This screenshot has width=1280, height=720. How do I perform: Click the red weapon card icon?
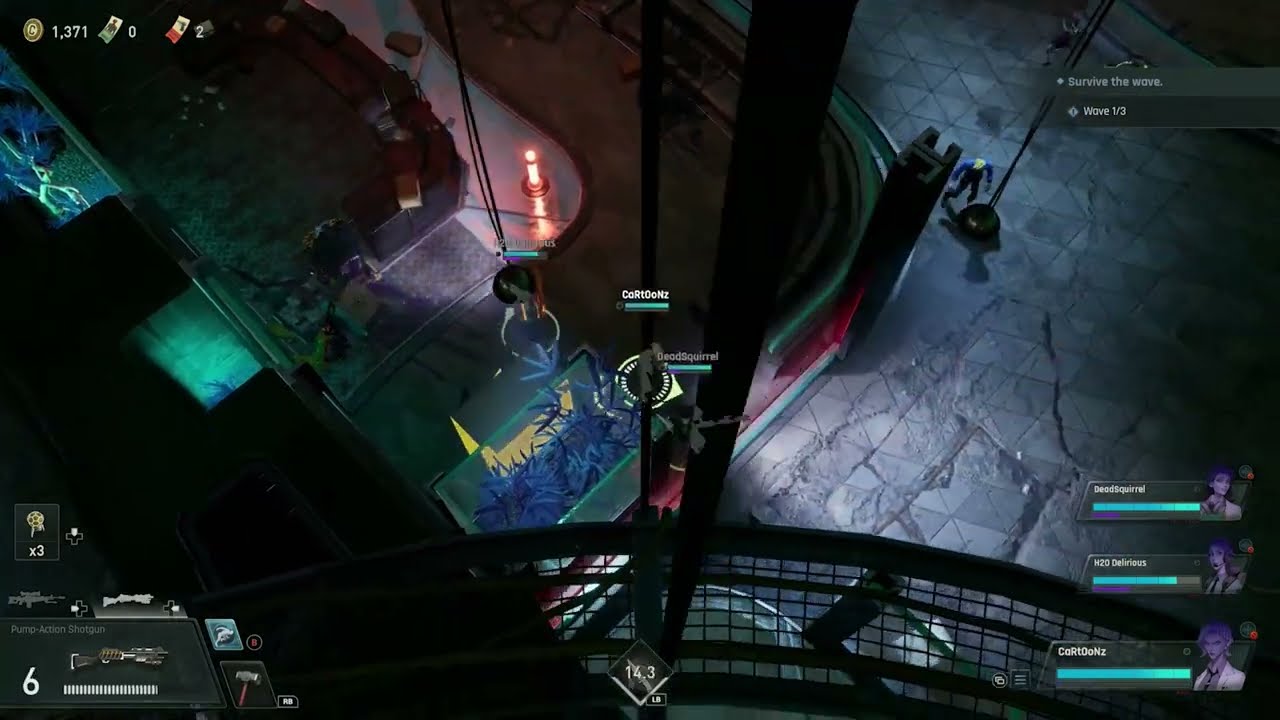click(177, 31)
